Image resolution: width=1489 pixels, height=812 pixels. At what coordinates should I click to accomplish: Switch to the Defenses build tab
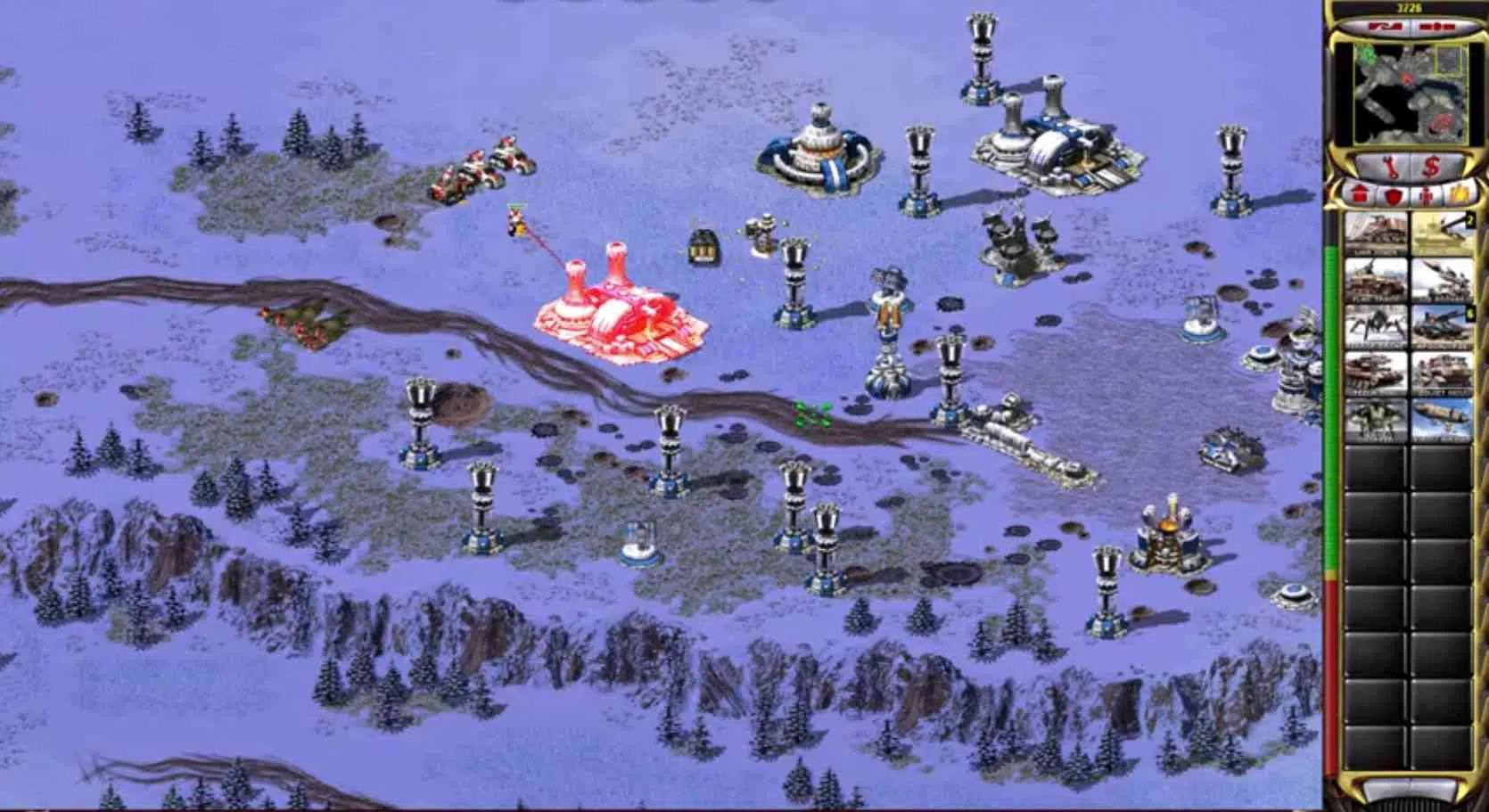pos(1394,194)
